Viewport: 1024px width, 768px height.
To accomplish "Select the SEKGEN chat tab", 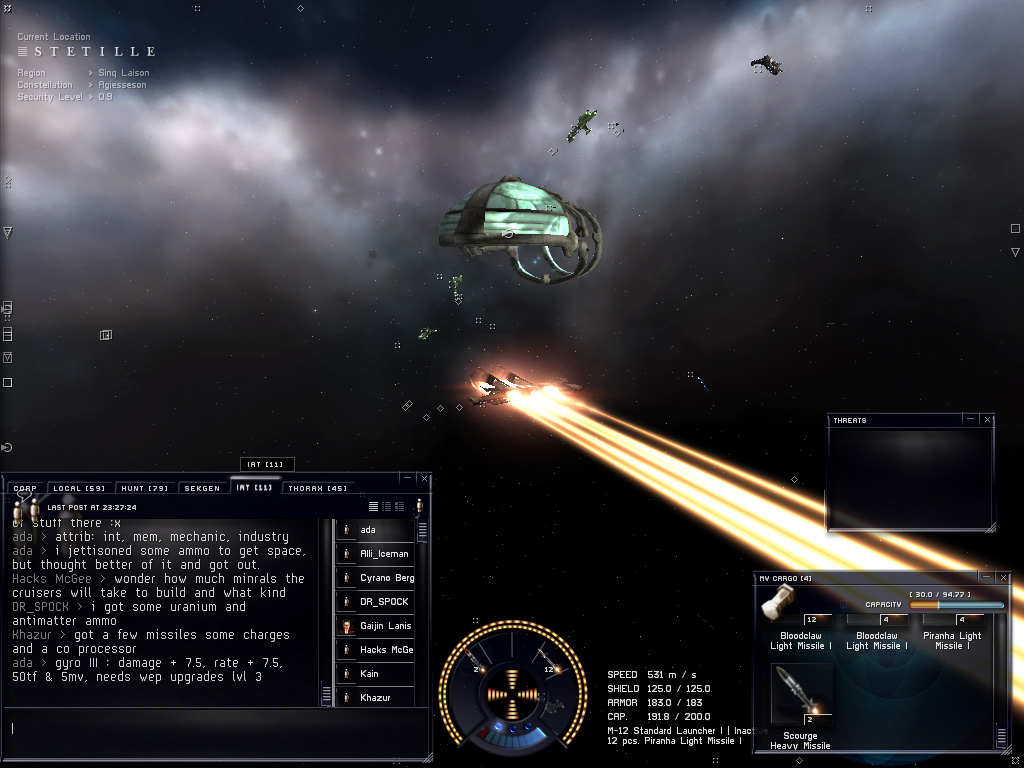I will point(203,488).
